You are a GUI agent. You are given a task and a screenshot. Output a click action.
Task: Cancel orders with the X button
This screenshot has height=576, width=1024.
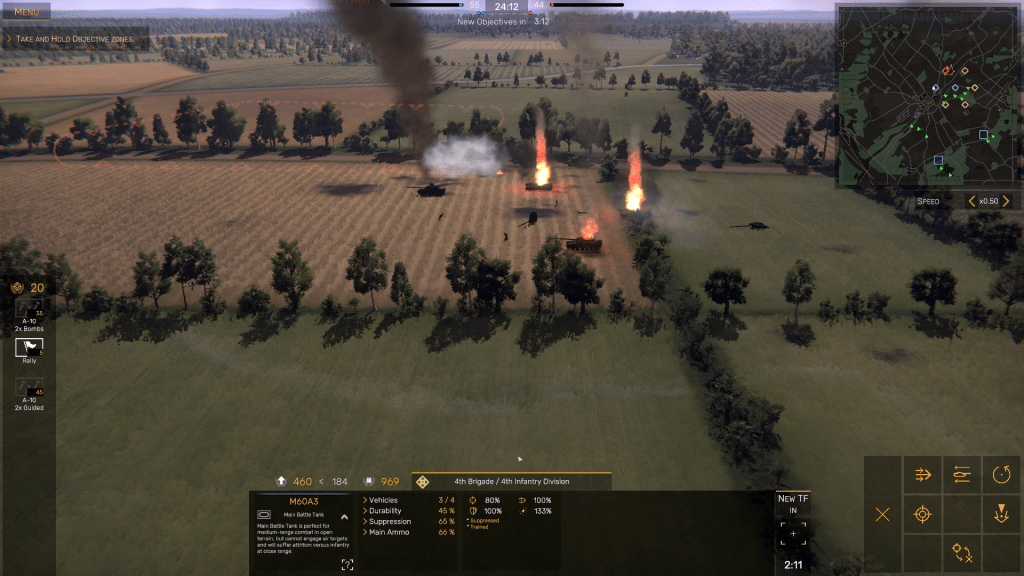(x=882, y=514)
